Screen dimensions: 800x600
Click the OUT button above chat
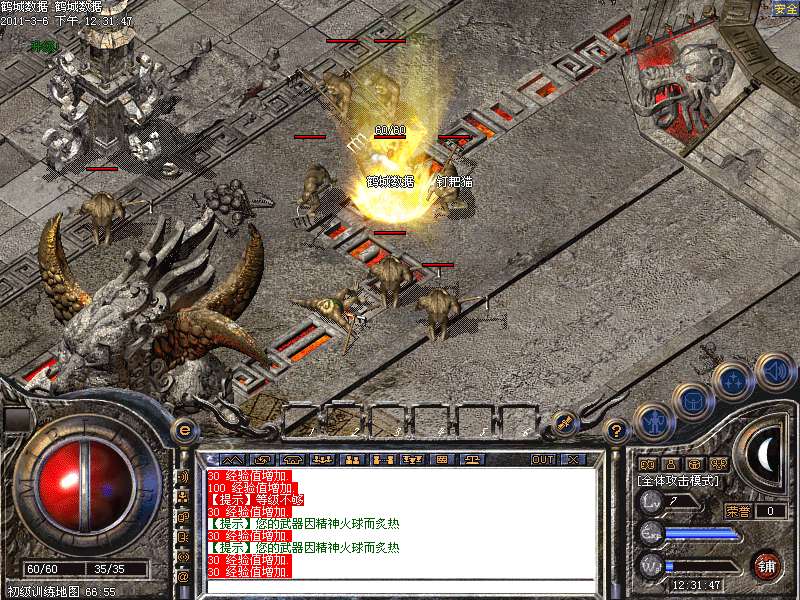(543, 459)
